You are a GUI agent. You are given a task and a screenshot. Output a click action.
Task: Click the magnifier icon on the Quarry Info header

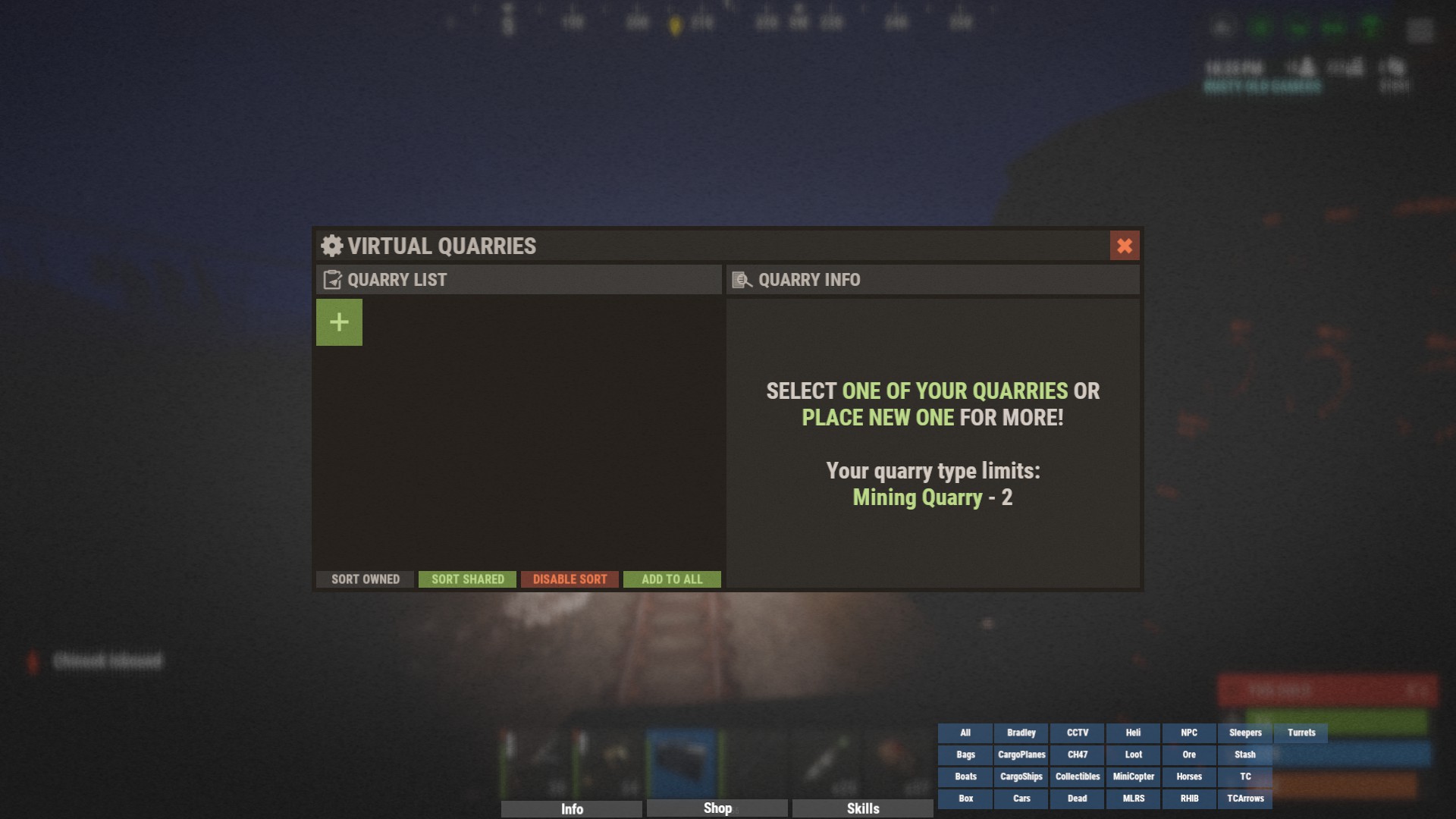tap(741, 280)
